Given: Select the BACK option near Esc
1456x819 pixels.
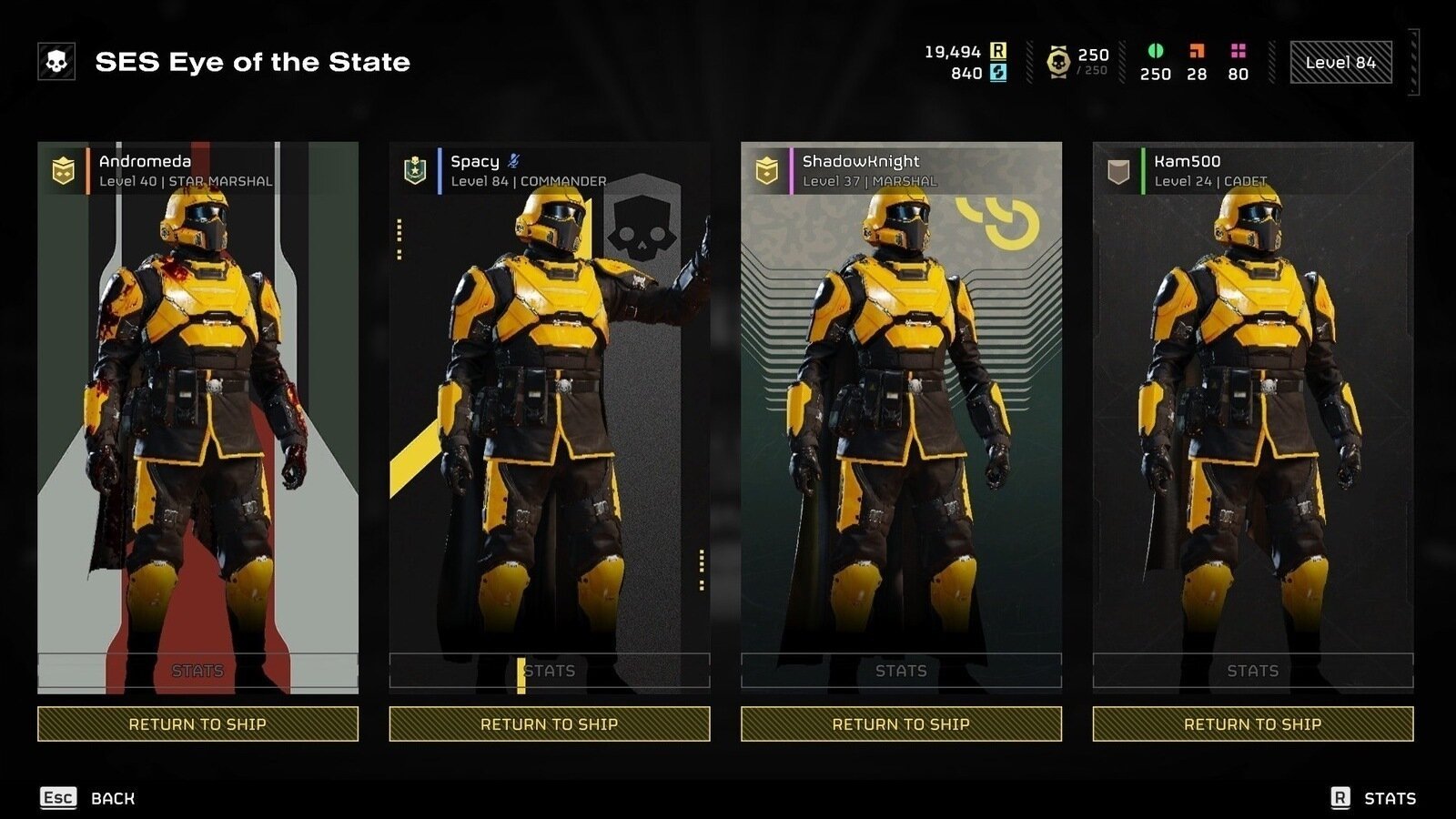Looking at the screenshot, I should pyautogui.click(x=111, y=797).
